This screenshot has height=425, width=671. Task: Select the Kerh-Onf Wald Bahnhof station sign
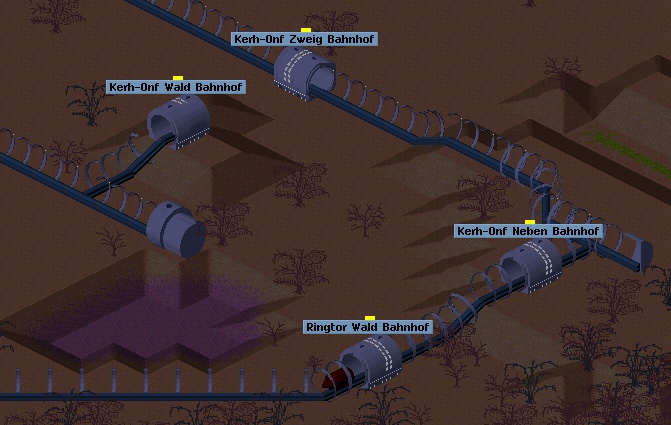[x=176, y=87]
